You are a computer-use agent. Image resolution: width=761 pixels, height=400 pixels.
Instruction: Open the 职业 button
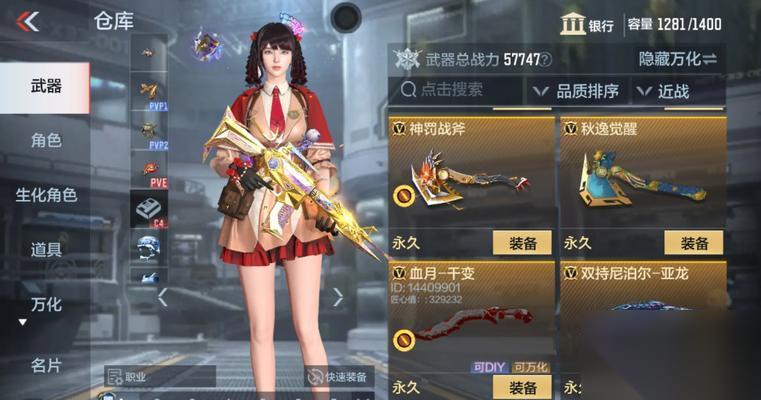pyautogui.click(x=160, y=377)
